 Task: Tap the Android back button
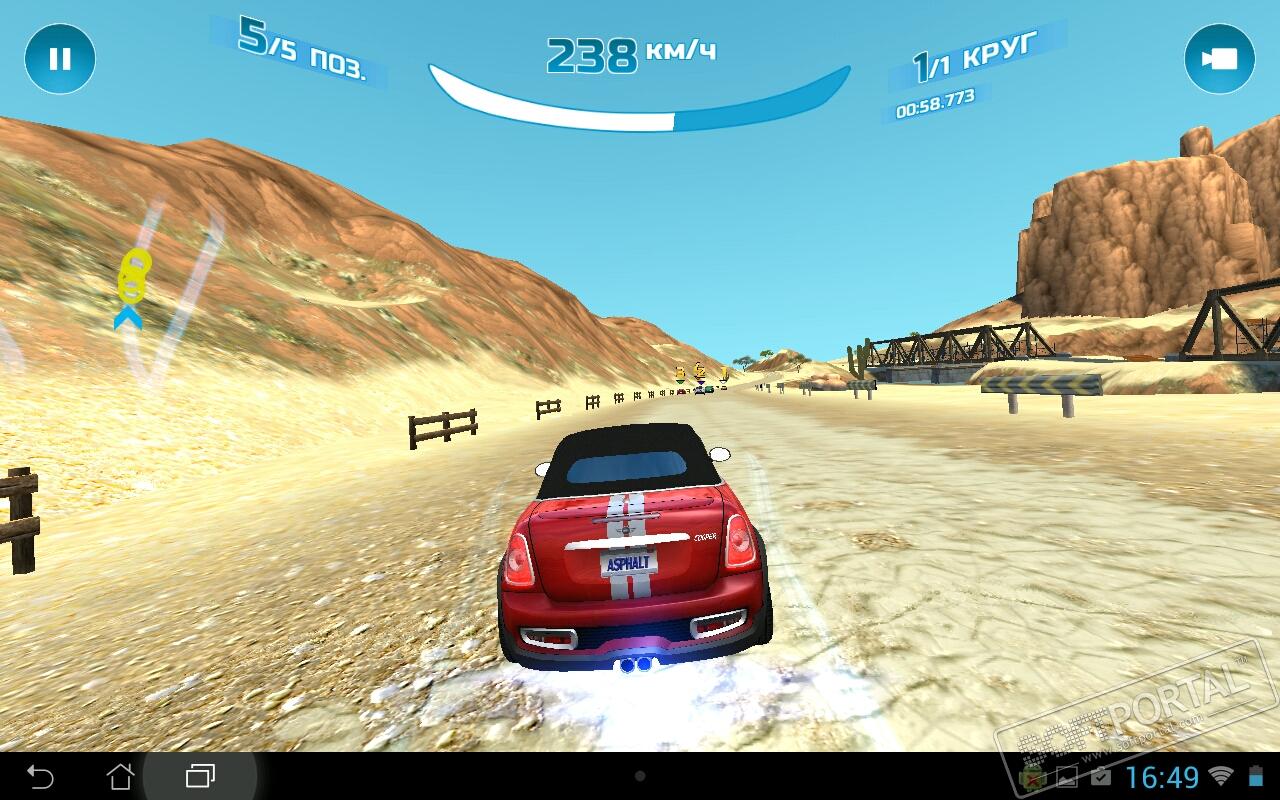(x=40, y=776)
